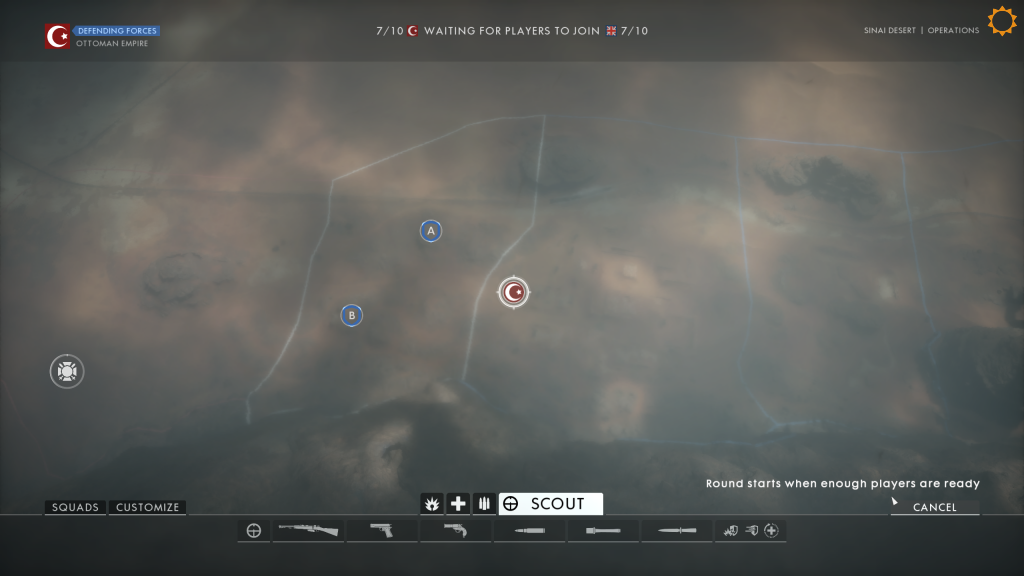Select capture point A on the map
The width and height of the screenshot is (1024, 576).
tap(431, 231)
